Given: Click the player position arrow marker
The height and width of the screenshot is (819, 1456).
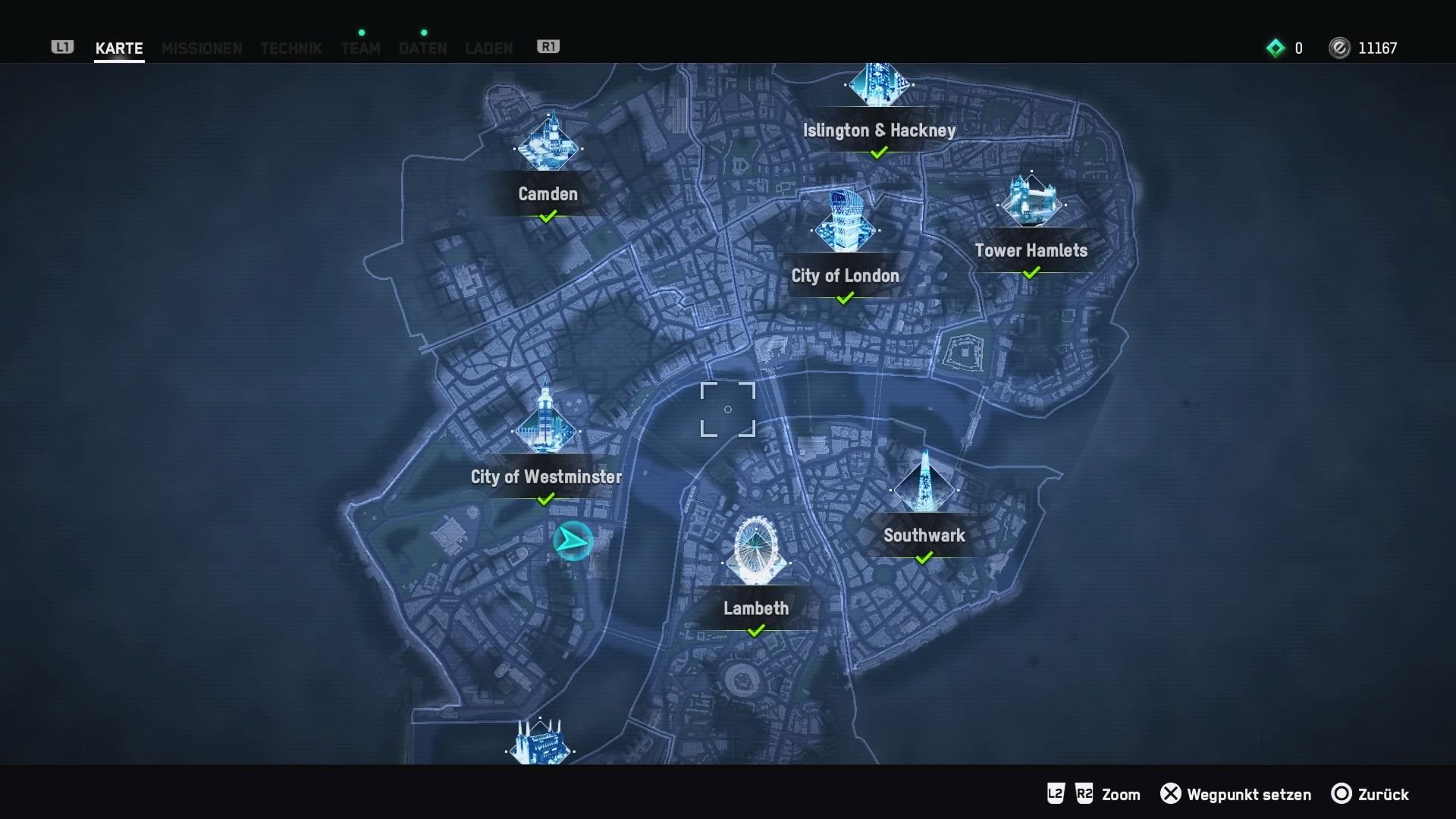Looking at the screenshot, I should pos(574,541).
